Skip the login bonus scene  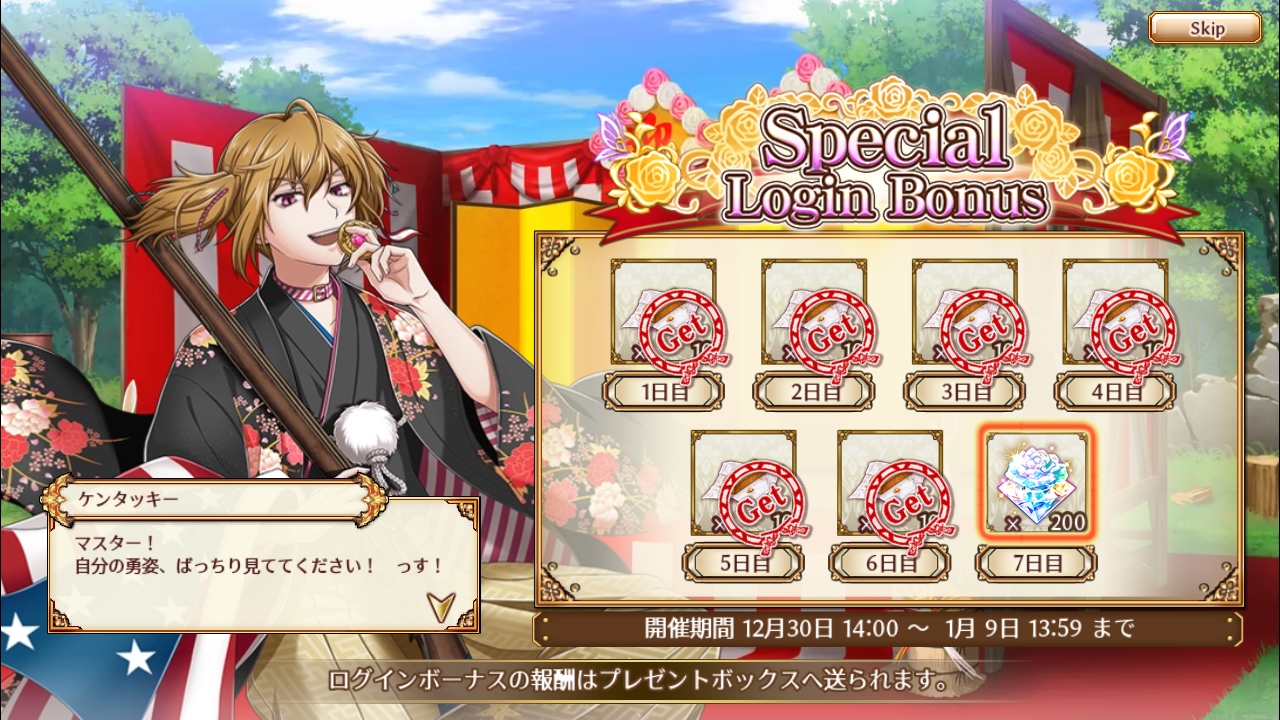[1204, 28]
